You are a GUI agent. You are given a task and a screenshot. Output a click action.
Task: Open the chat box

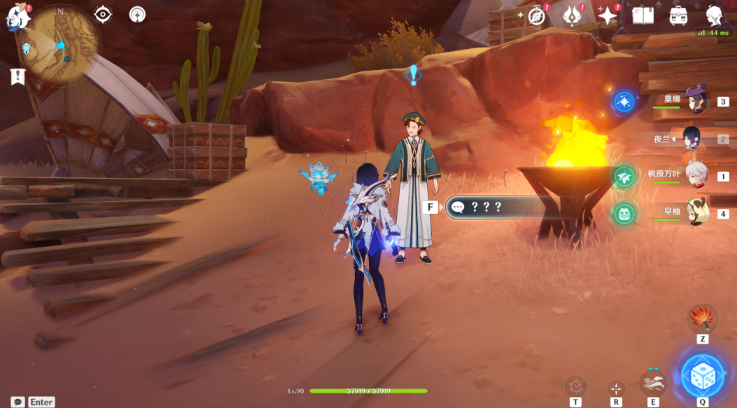(x=18, y=401)
